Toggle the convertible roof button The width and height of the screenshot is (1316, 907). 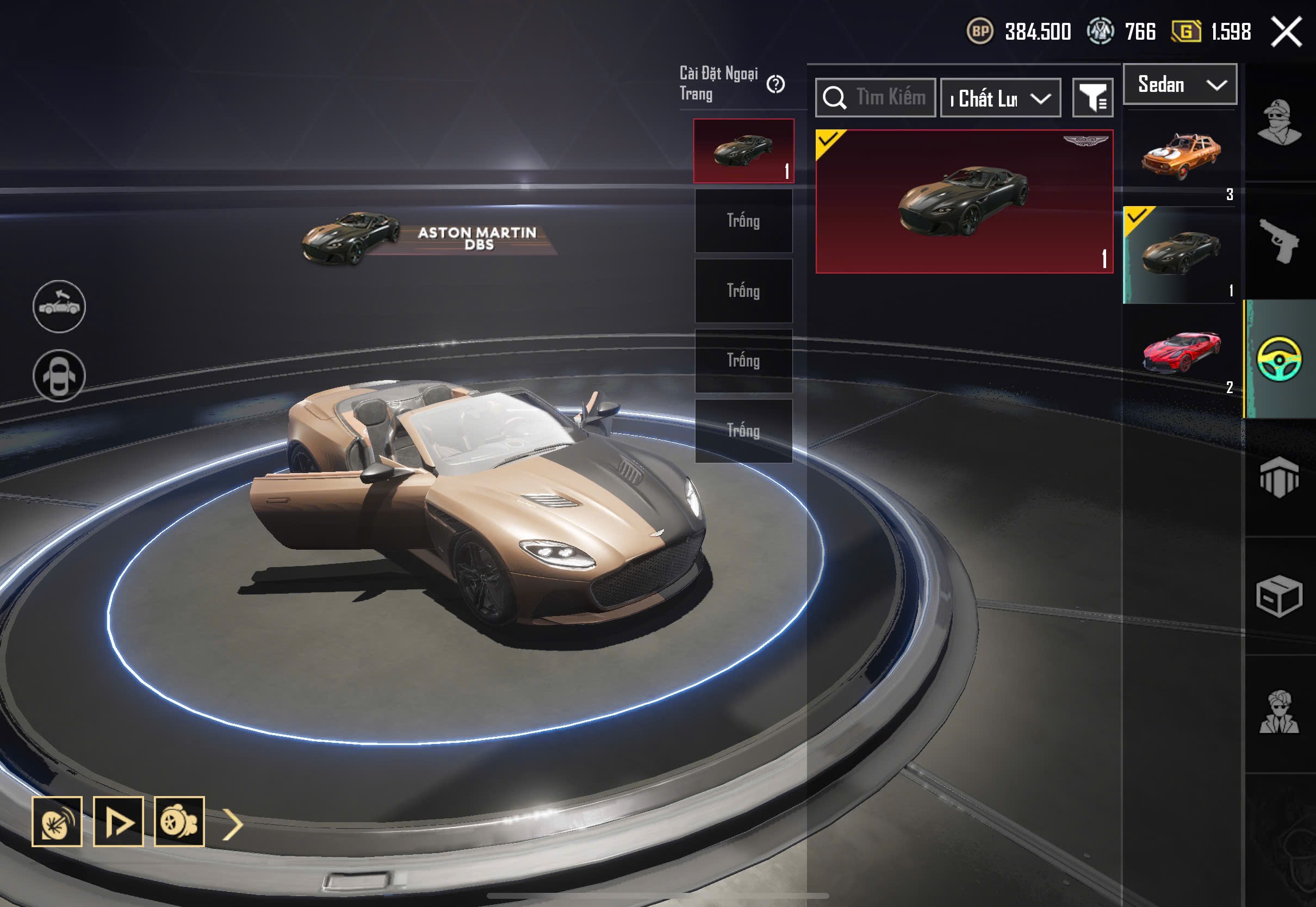(x=59, y=306)
